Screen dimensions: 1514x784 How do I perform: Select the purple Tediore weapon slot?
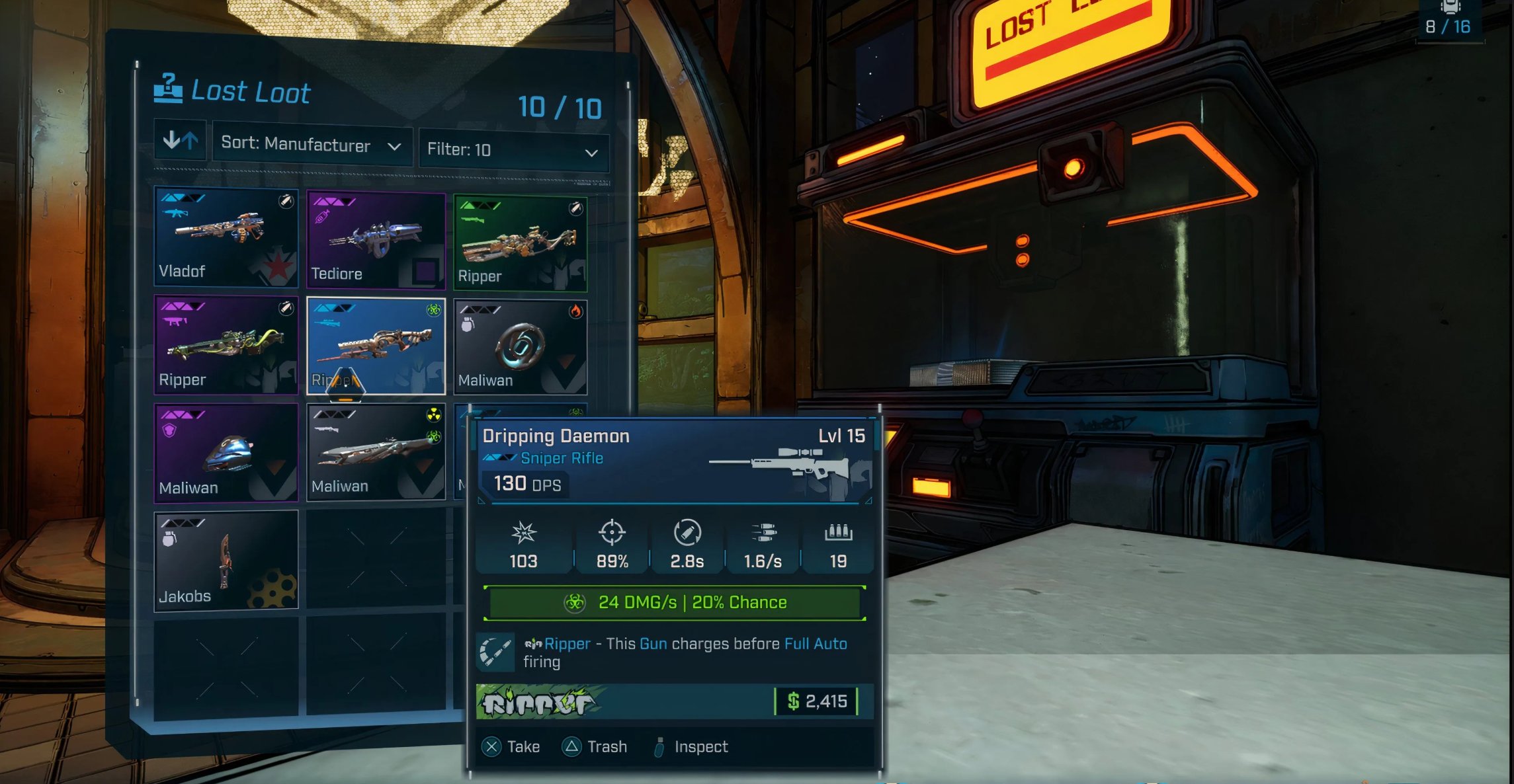click(x=376, y=240)
